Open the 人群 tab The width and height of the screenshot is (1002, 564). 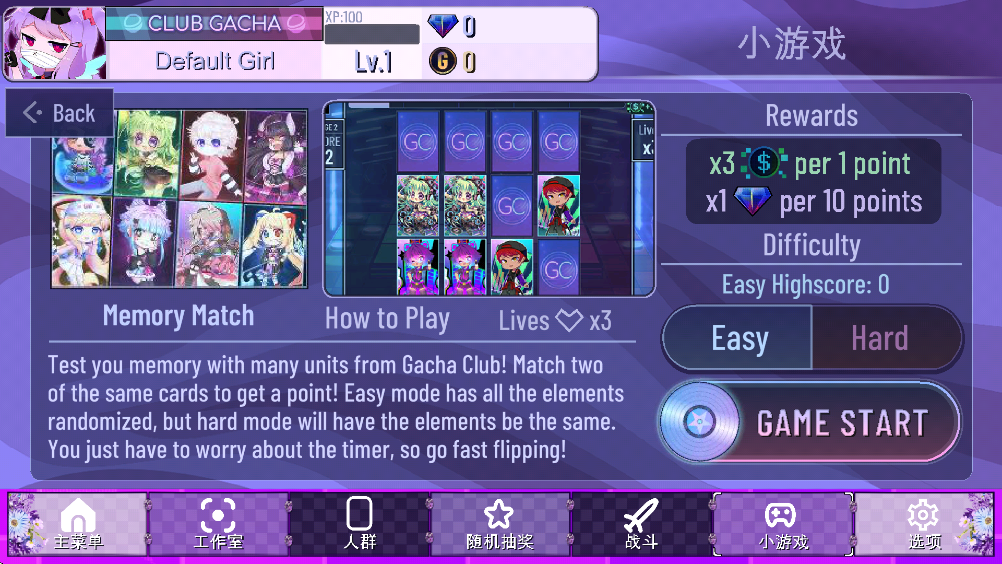pos(359,525)
